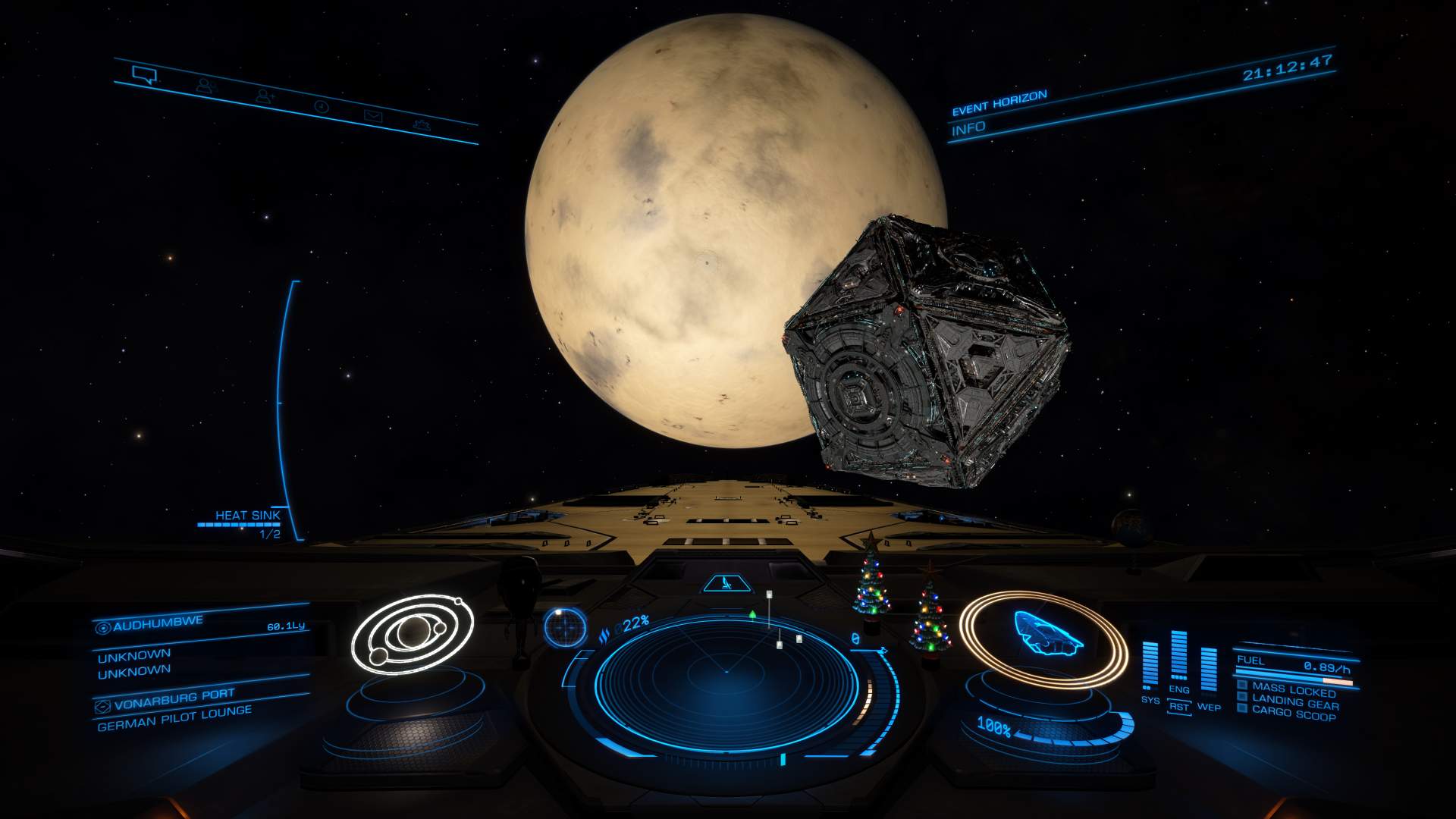Show the clock history tab
Screen dimensions: 1456x819
[x=322, y=107]
